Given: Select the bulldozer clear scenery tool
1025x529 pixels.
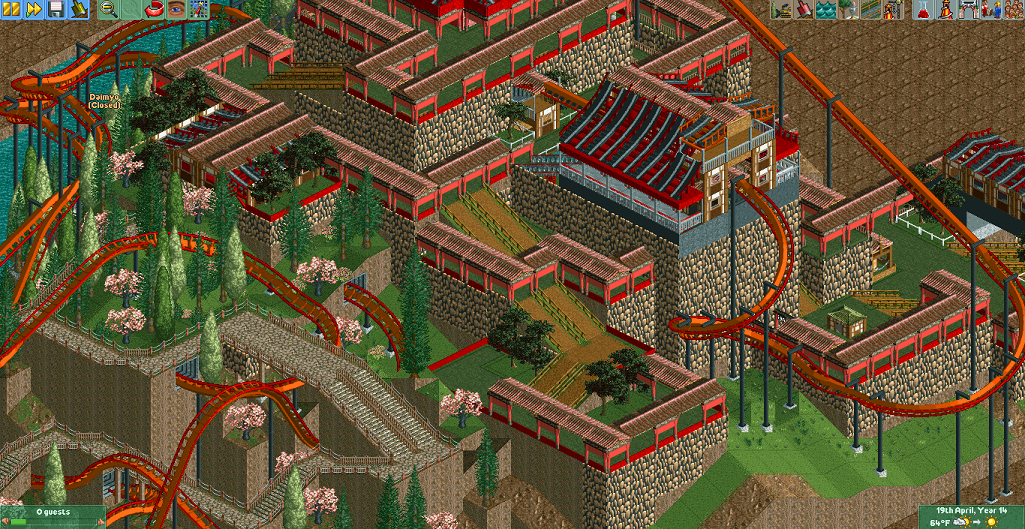Looking at the screenshot, I should click(781, 9).
